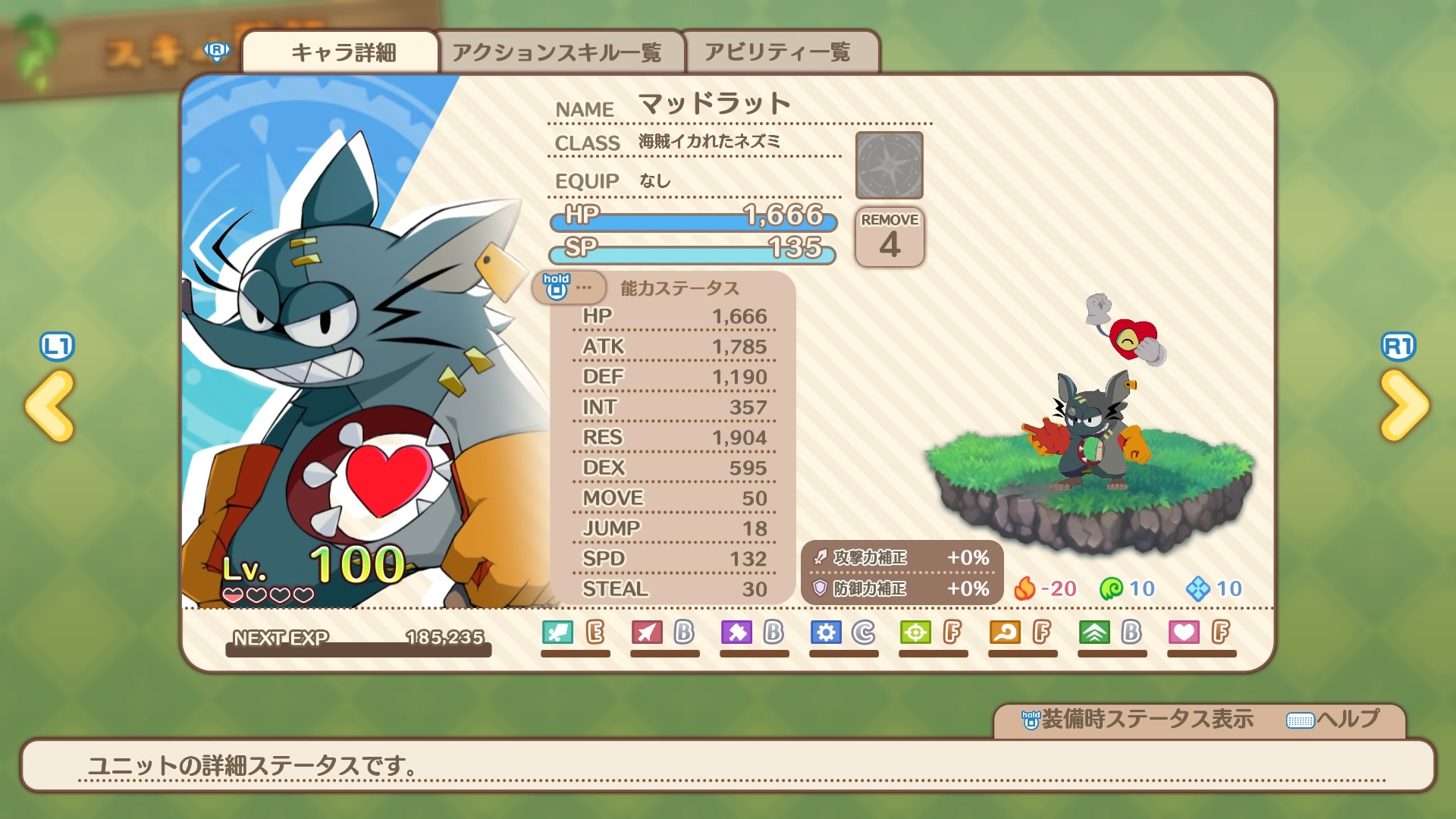1456x819 pixels.
Task: Select the purple proficiency icon
Action: (x=736, y=632)
